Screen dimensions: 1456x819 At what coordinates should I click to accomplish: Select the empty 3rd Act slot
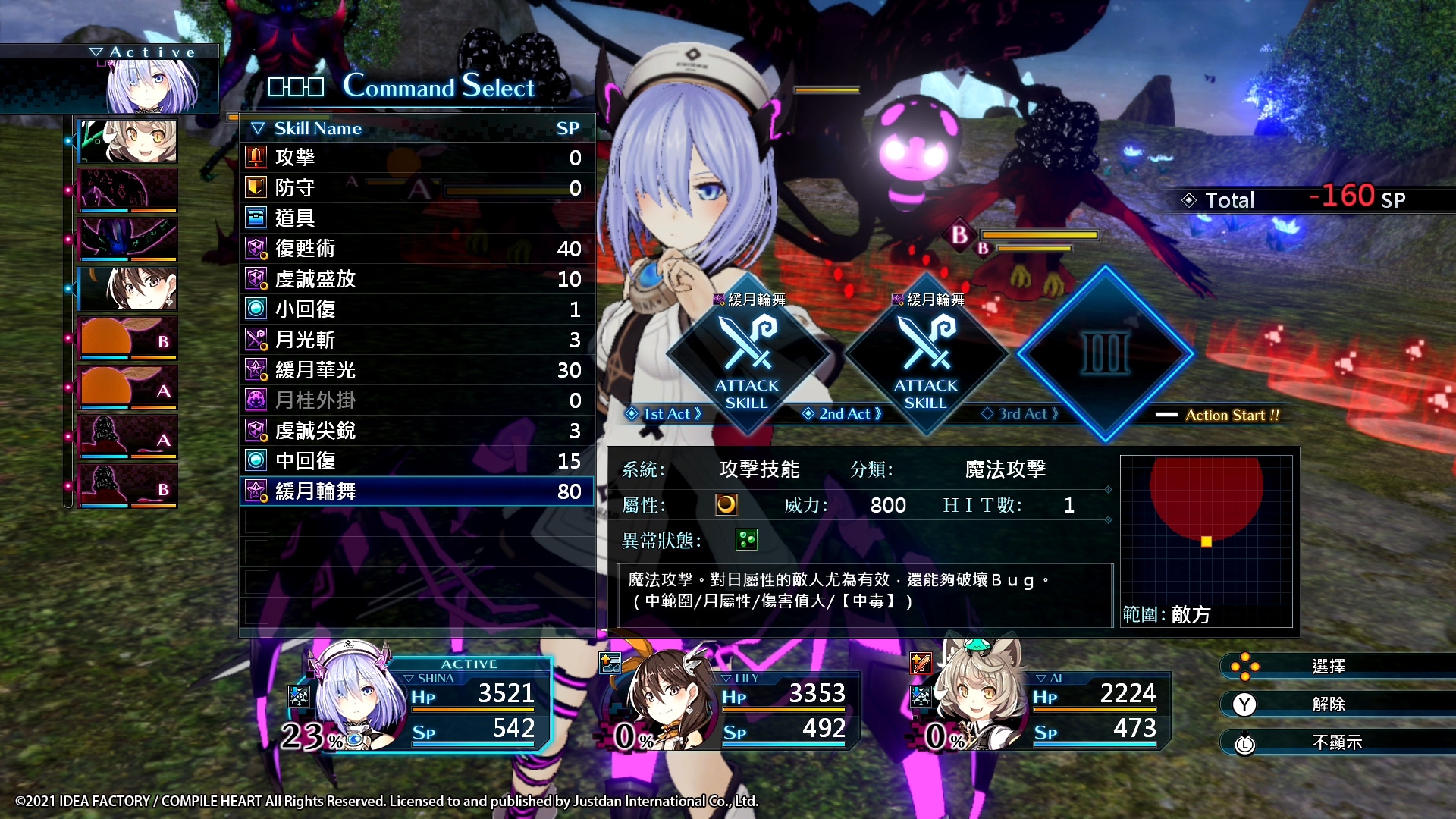coord(1105,353)
